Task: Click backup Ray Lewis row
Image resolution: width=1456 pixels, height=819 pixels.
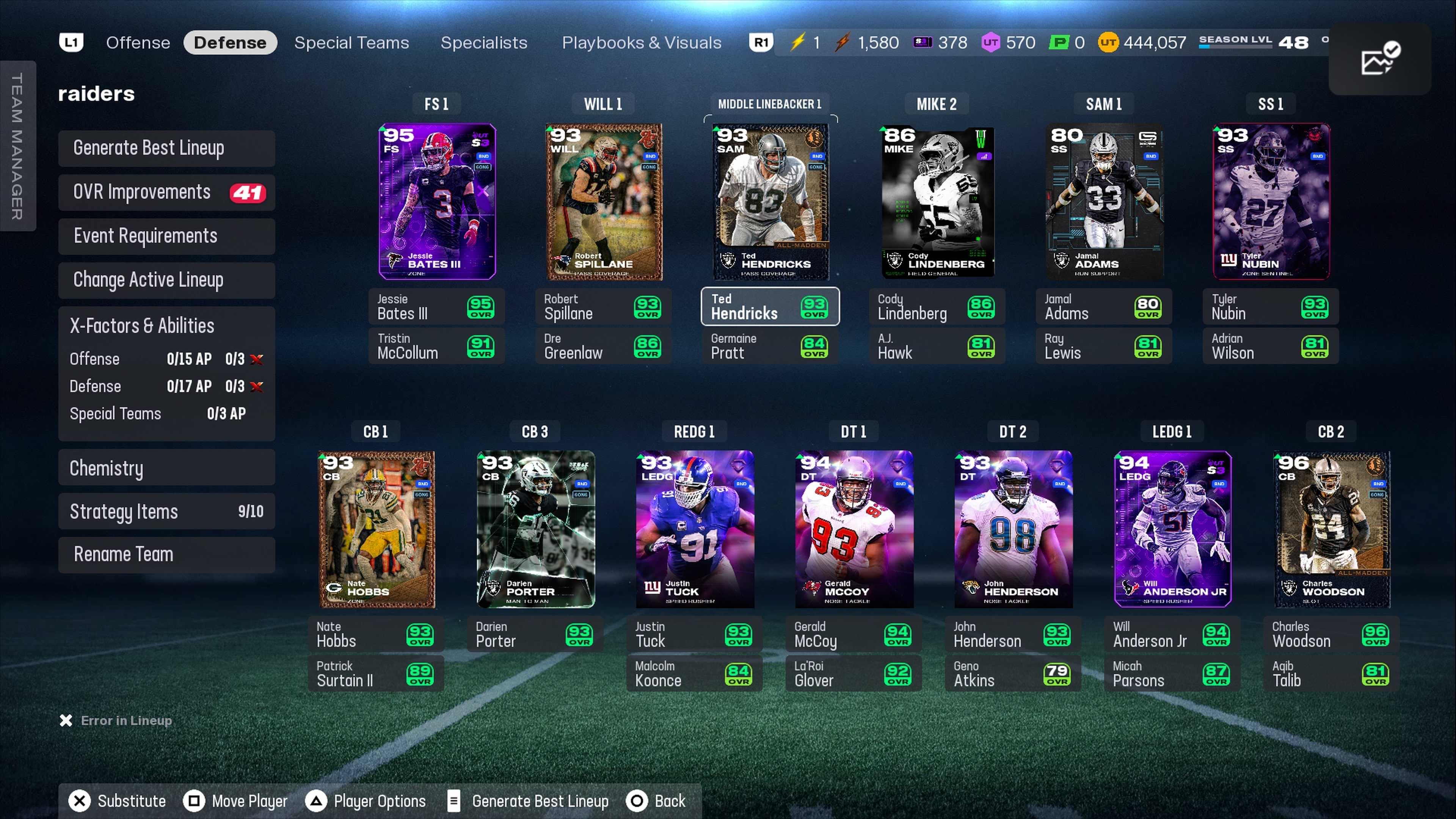Action: [x=1103, y=346]
